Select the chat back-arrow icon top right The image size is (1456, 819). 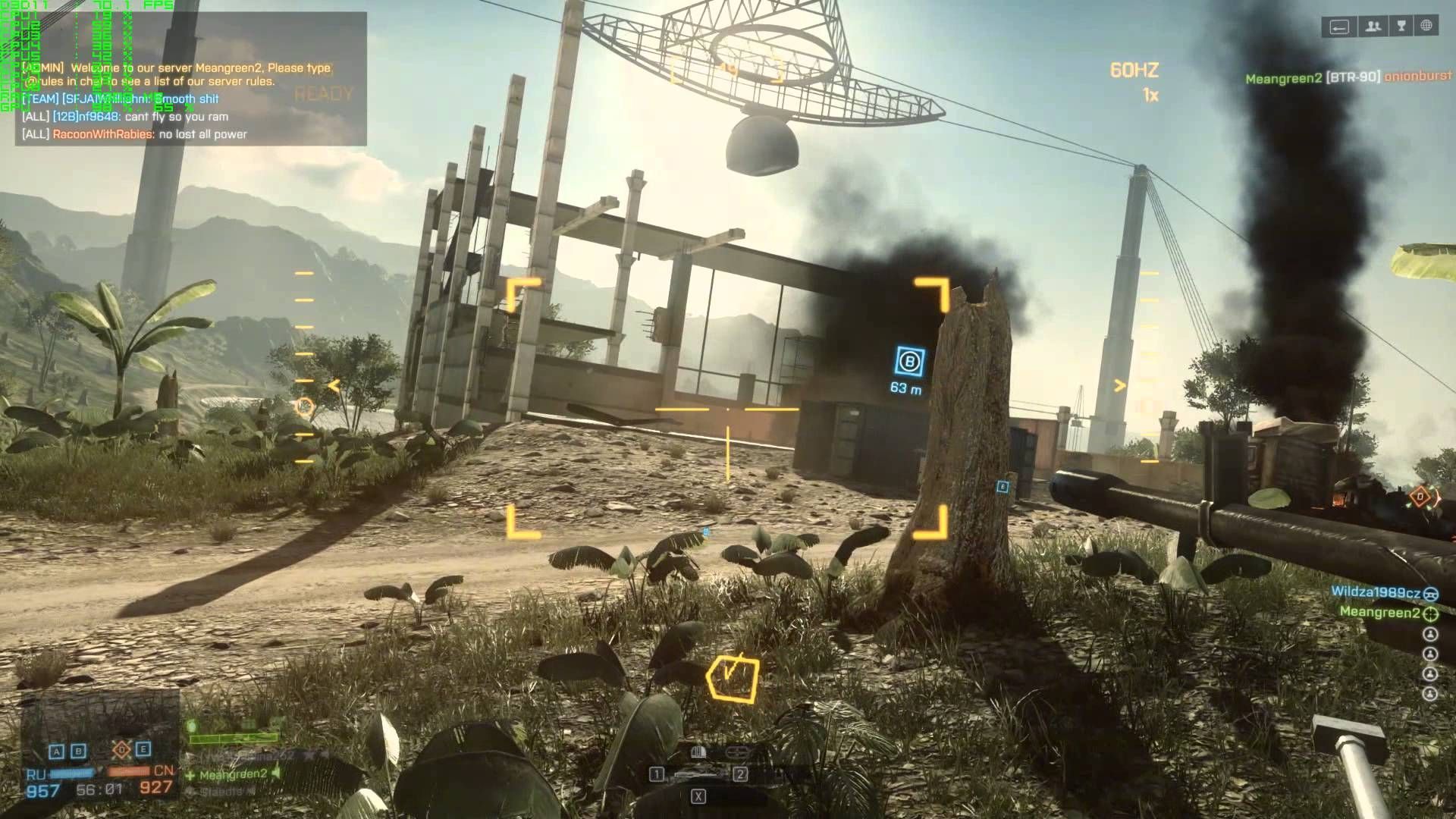point(1339,27)
